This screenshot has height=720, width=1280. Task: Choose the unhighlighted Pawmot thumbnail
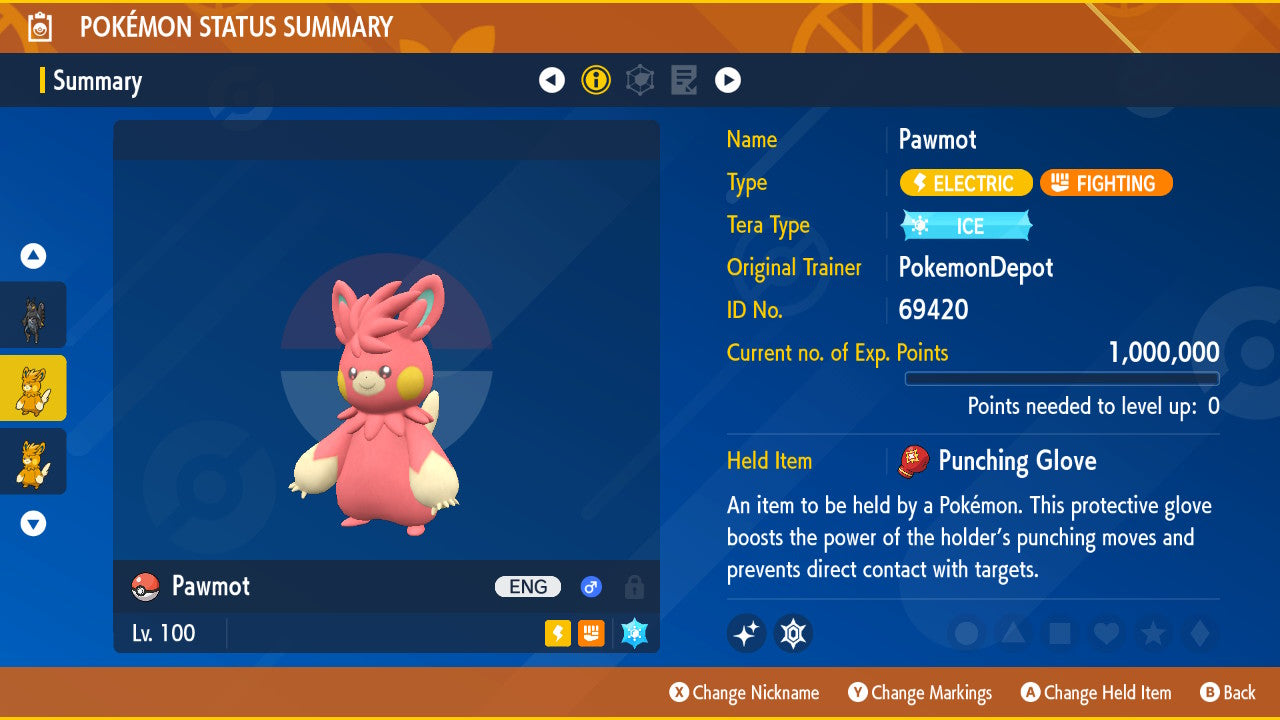pyautogui.click(x=34, y=461)
